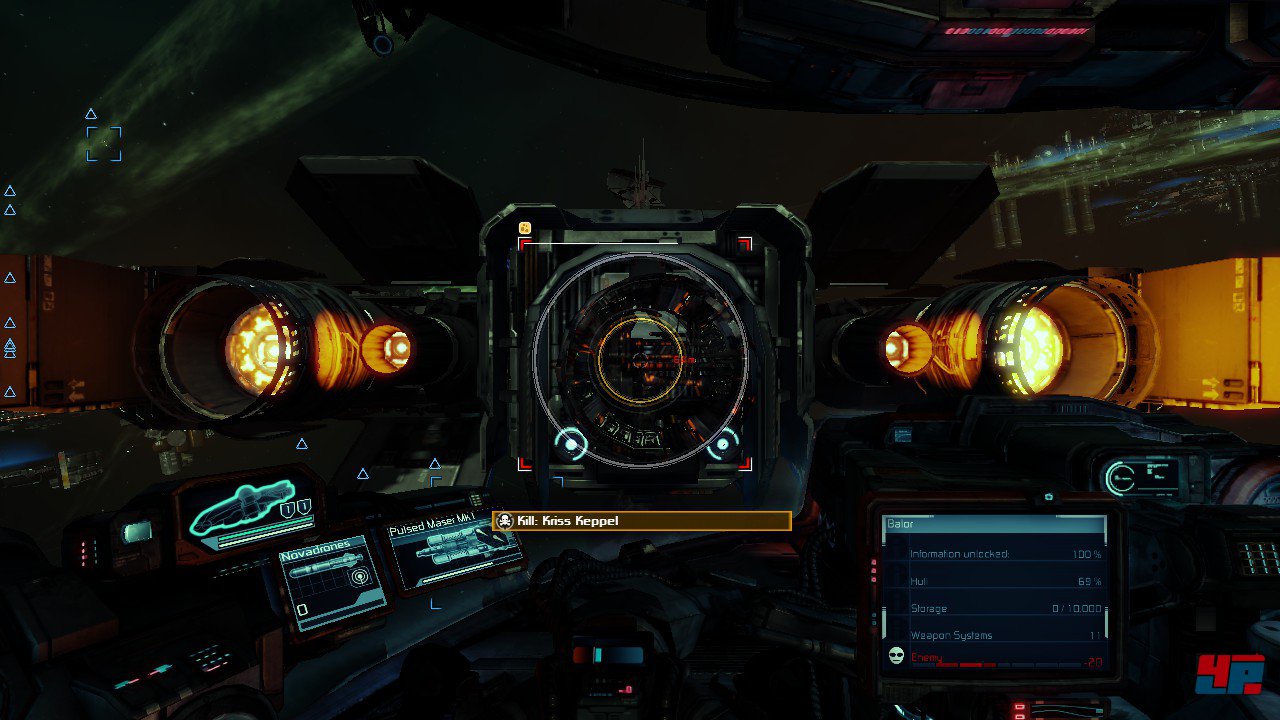Screen dimensions: 1280x720
Task: Select the Kill: Kriss Keppel objective bar
Action: tap(641, 521)
